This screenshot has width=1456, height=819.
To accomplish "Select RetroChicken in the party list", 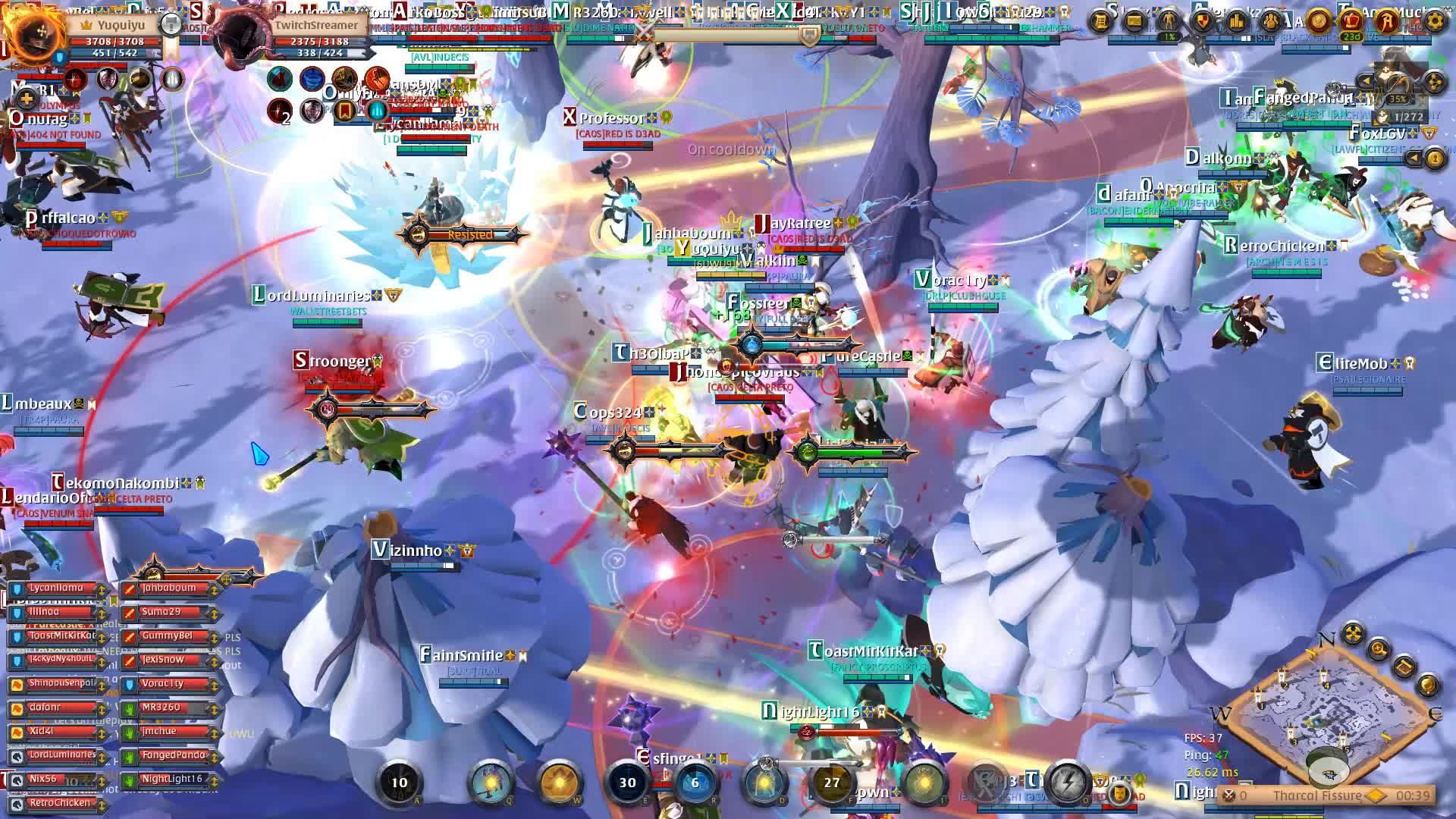I will [59, 803].
